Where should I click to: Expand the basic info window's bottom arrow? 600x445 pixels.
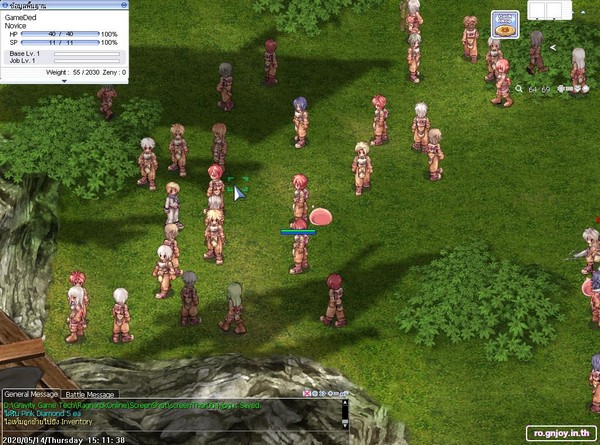click(x=64, y=81)
